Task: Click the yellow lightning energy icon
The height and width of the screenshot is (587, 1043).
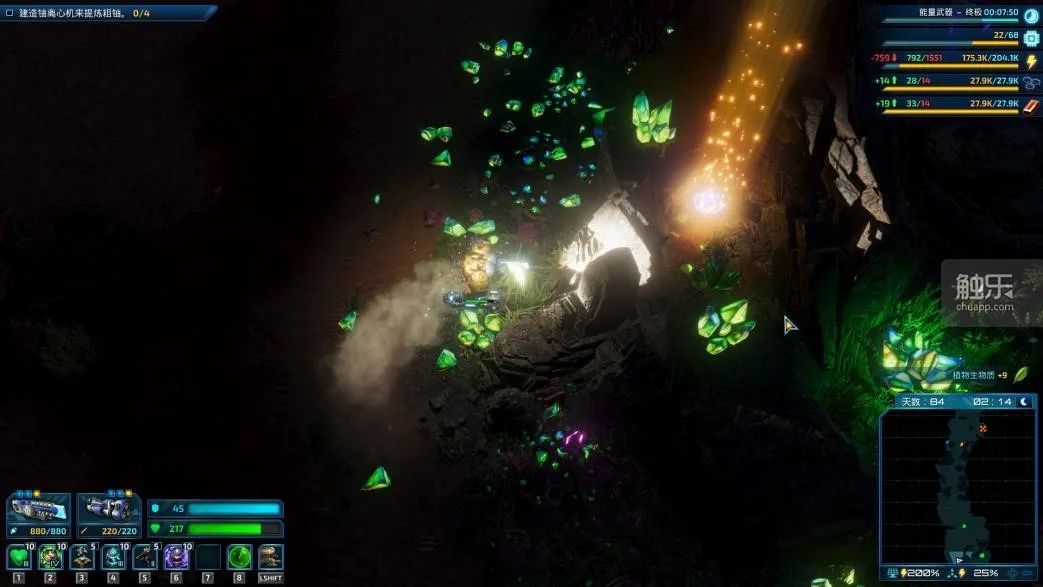Action: pyautogui.click(x=1031, y=61)
